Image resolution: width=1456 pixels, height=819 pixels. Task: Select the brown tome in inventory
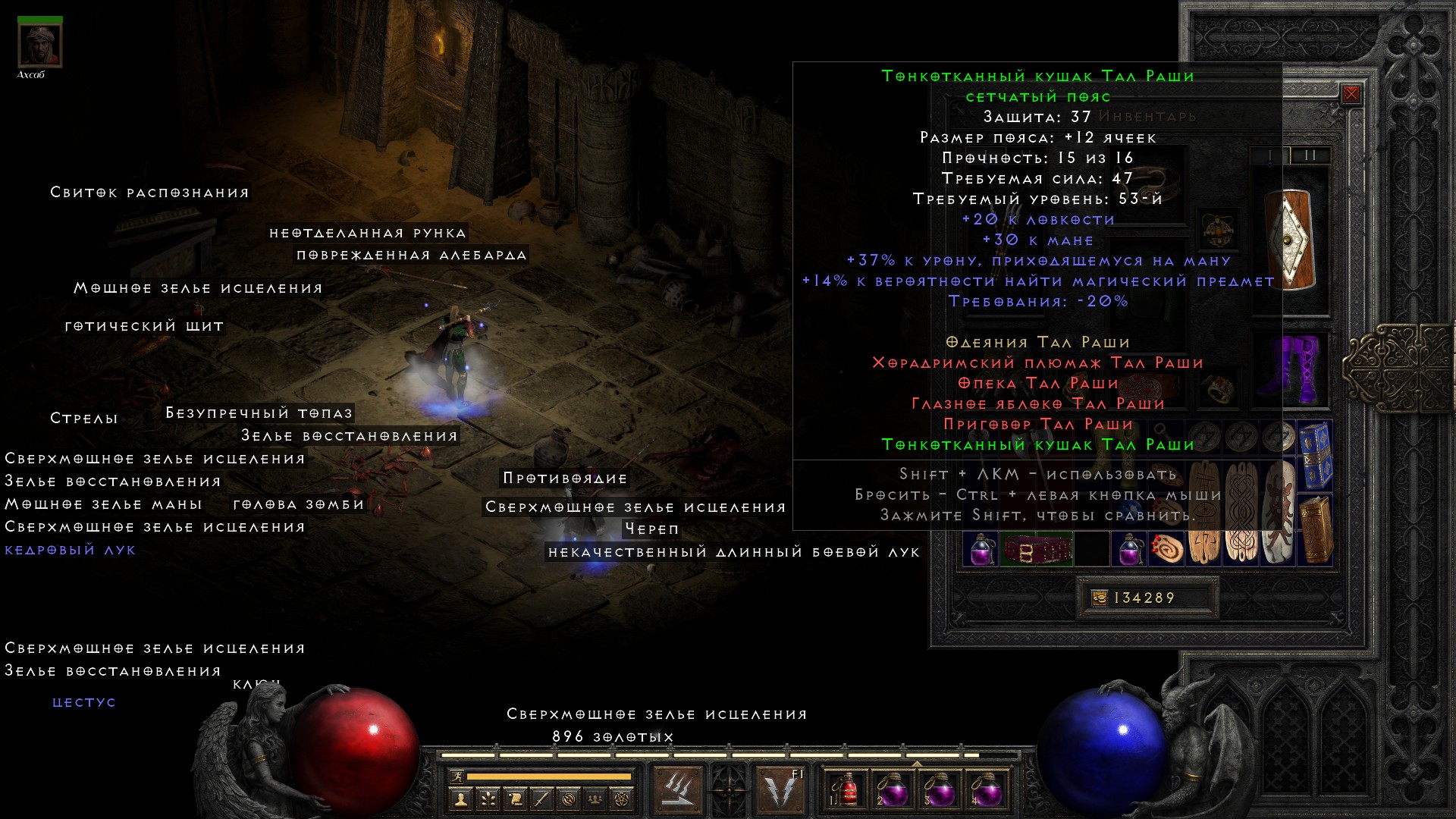pyautogui.click(x=1316, y=529)
